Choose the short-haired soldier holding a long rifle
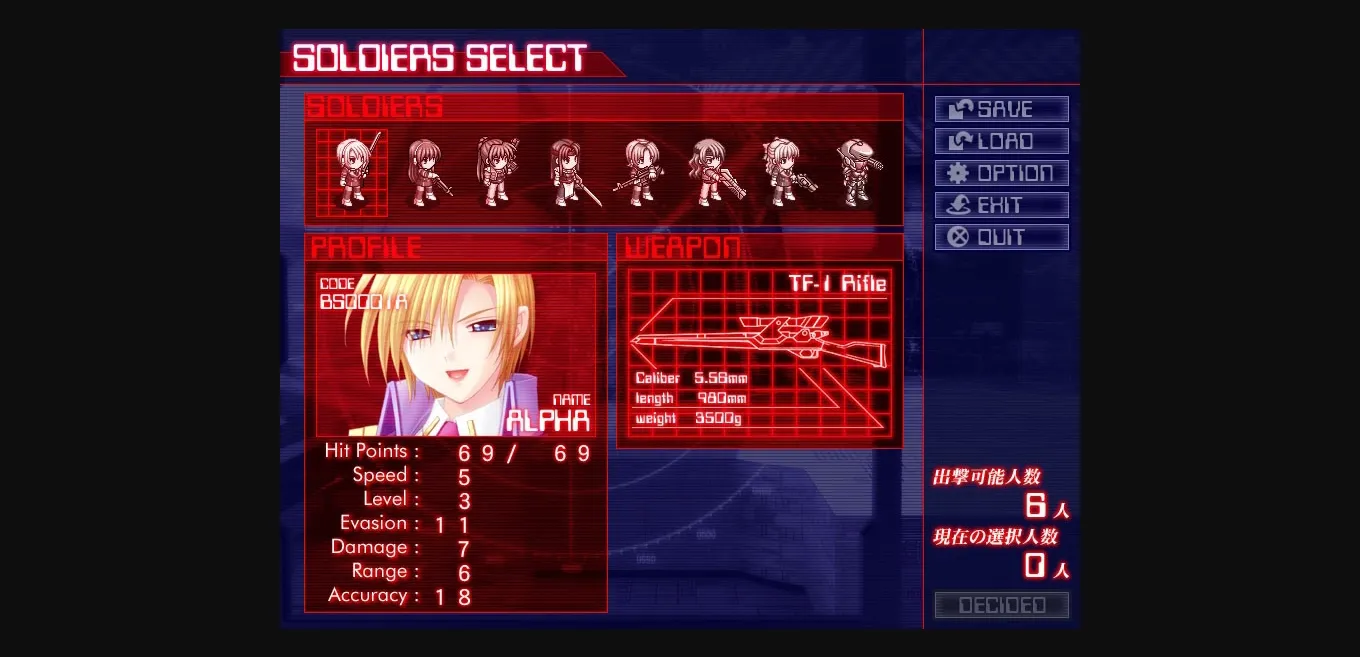 (x=639, y=173)
